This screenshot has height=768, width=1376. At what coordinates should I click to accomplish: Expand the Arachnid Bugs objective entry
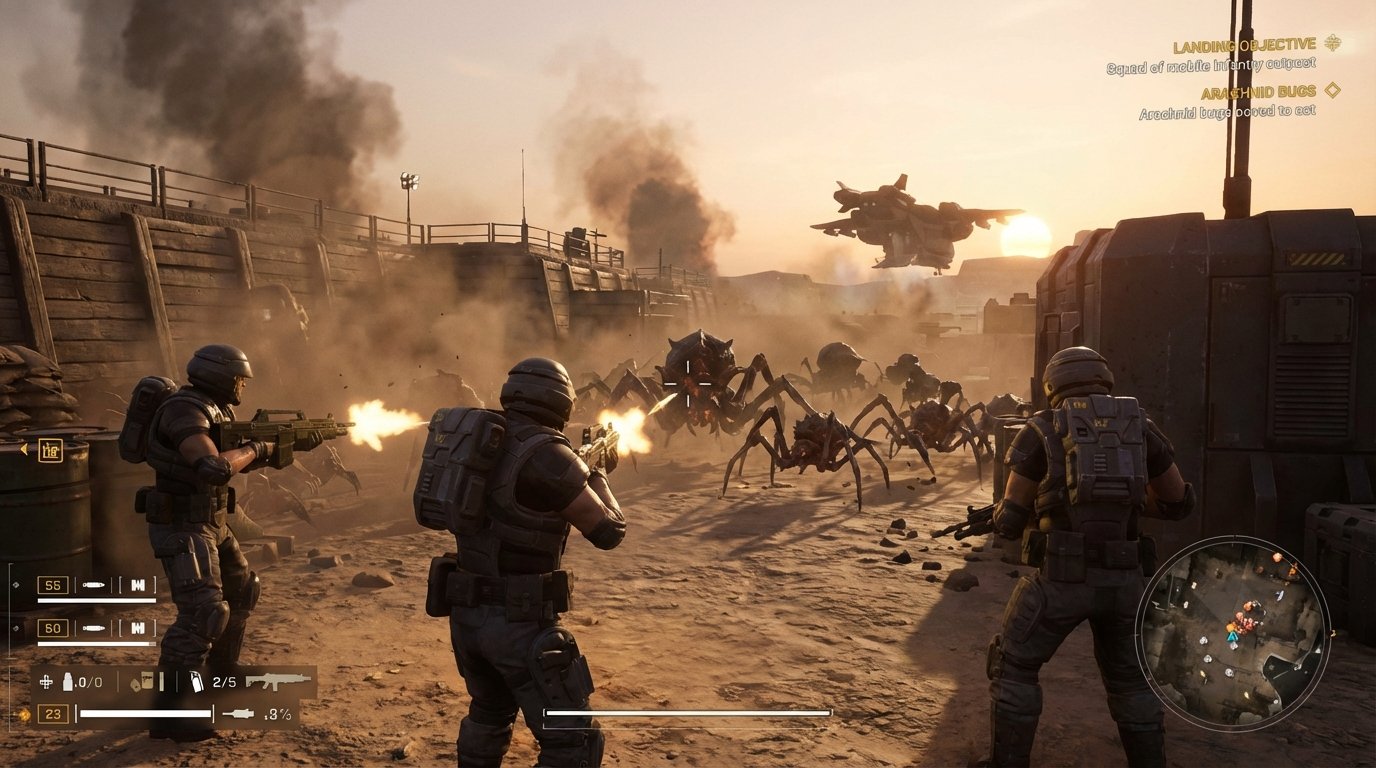[x=1258, y=91]
